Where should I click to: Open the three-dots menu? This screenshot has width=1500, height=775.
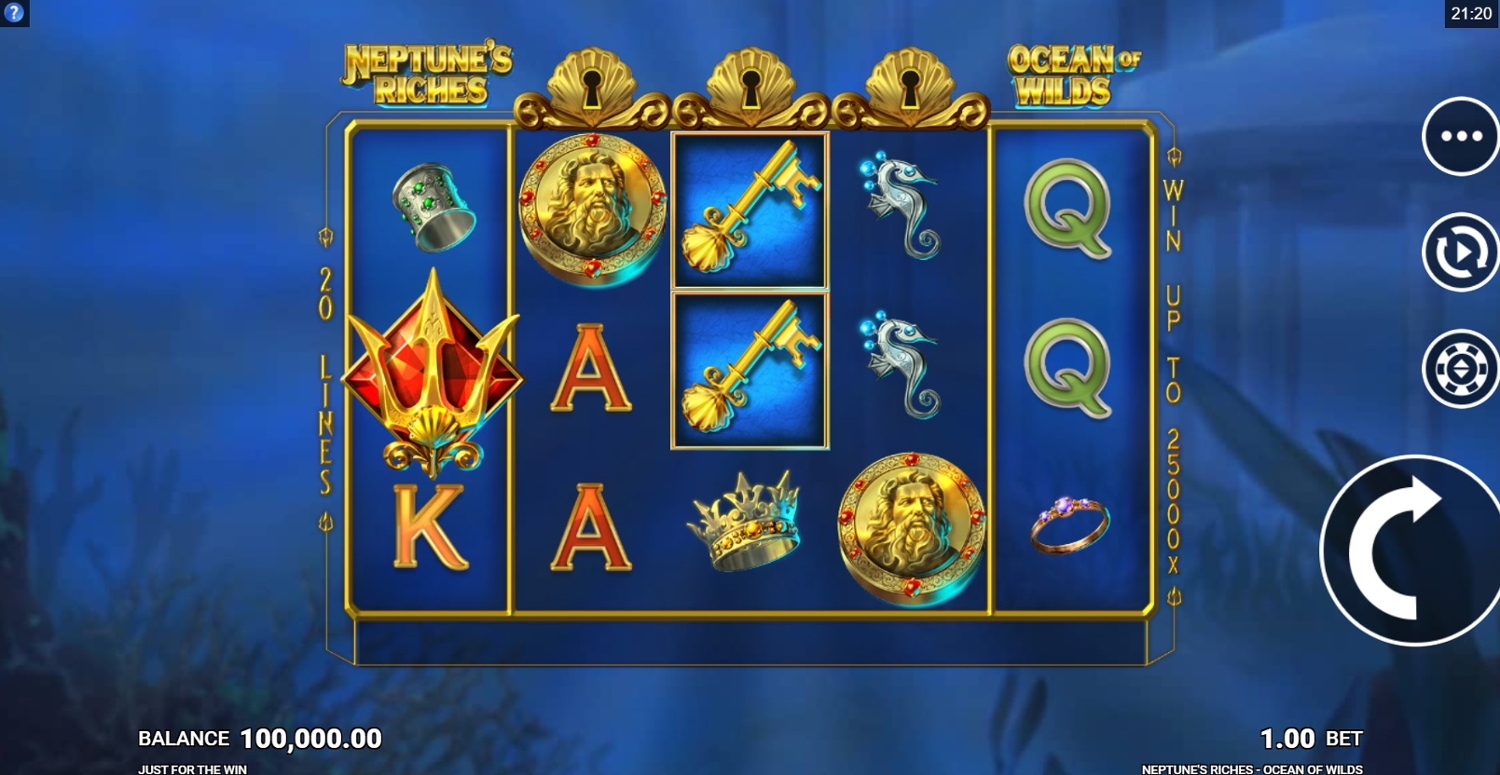1460,137
